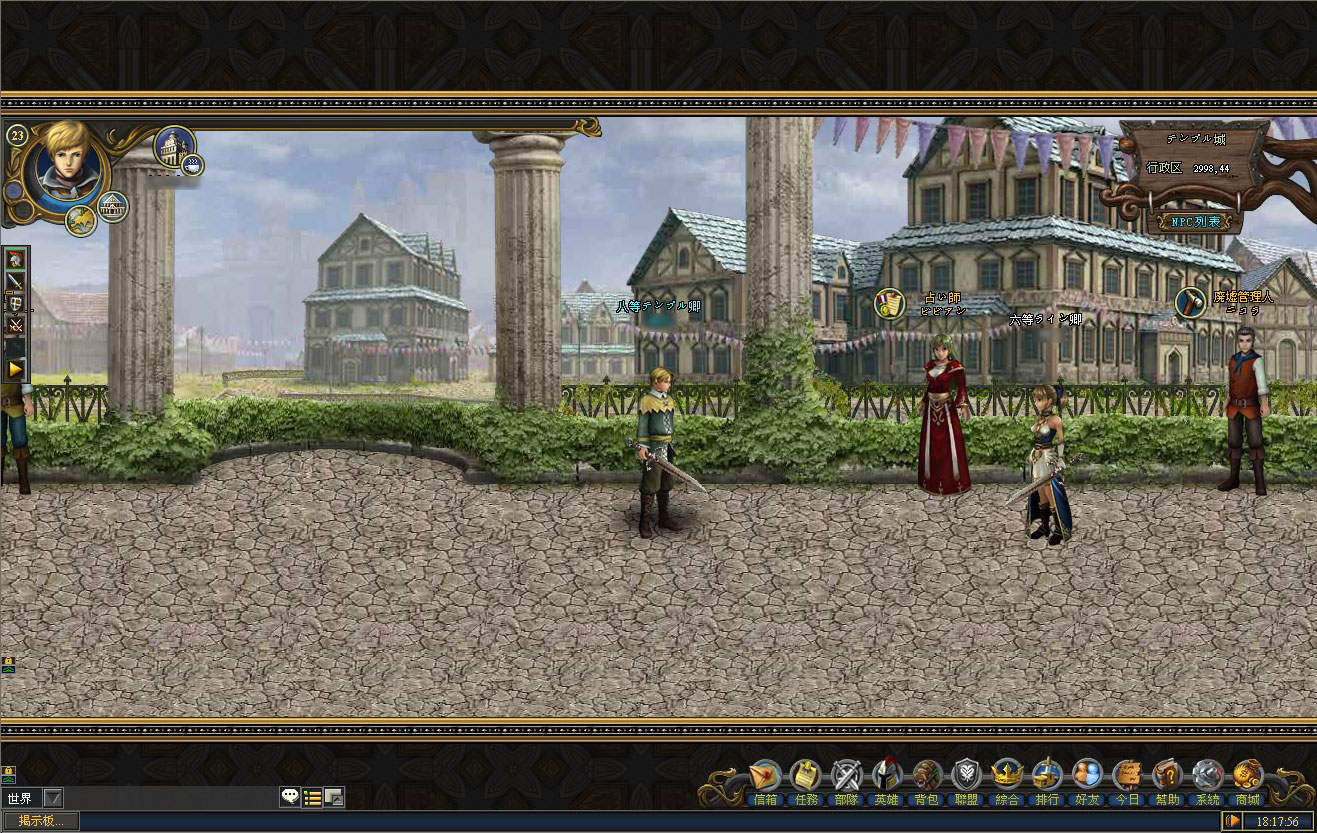Click the yellow arrow expand button on left bar
The width and height of the screenshot is (1317, 833).
pos(16,369)
